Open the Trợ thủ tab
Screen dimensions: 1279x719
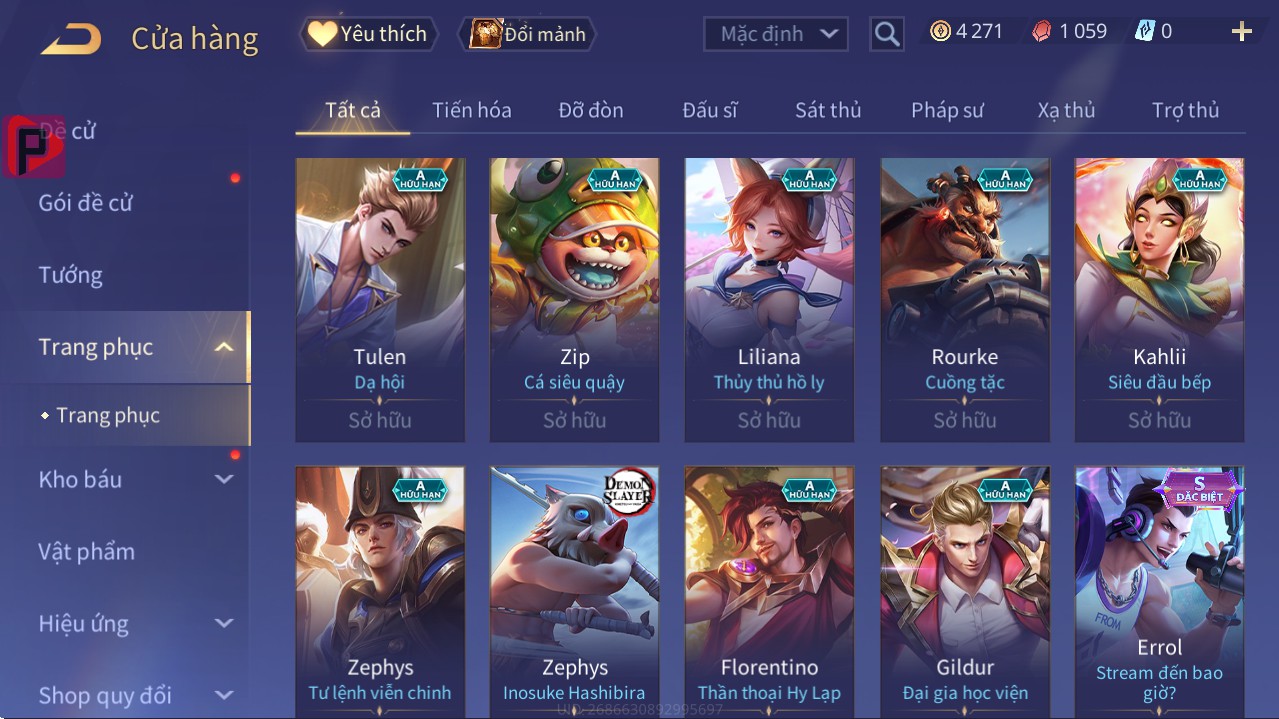coord(1185,110)
